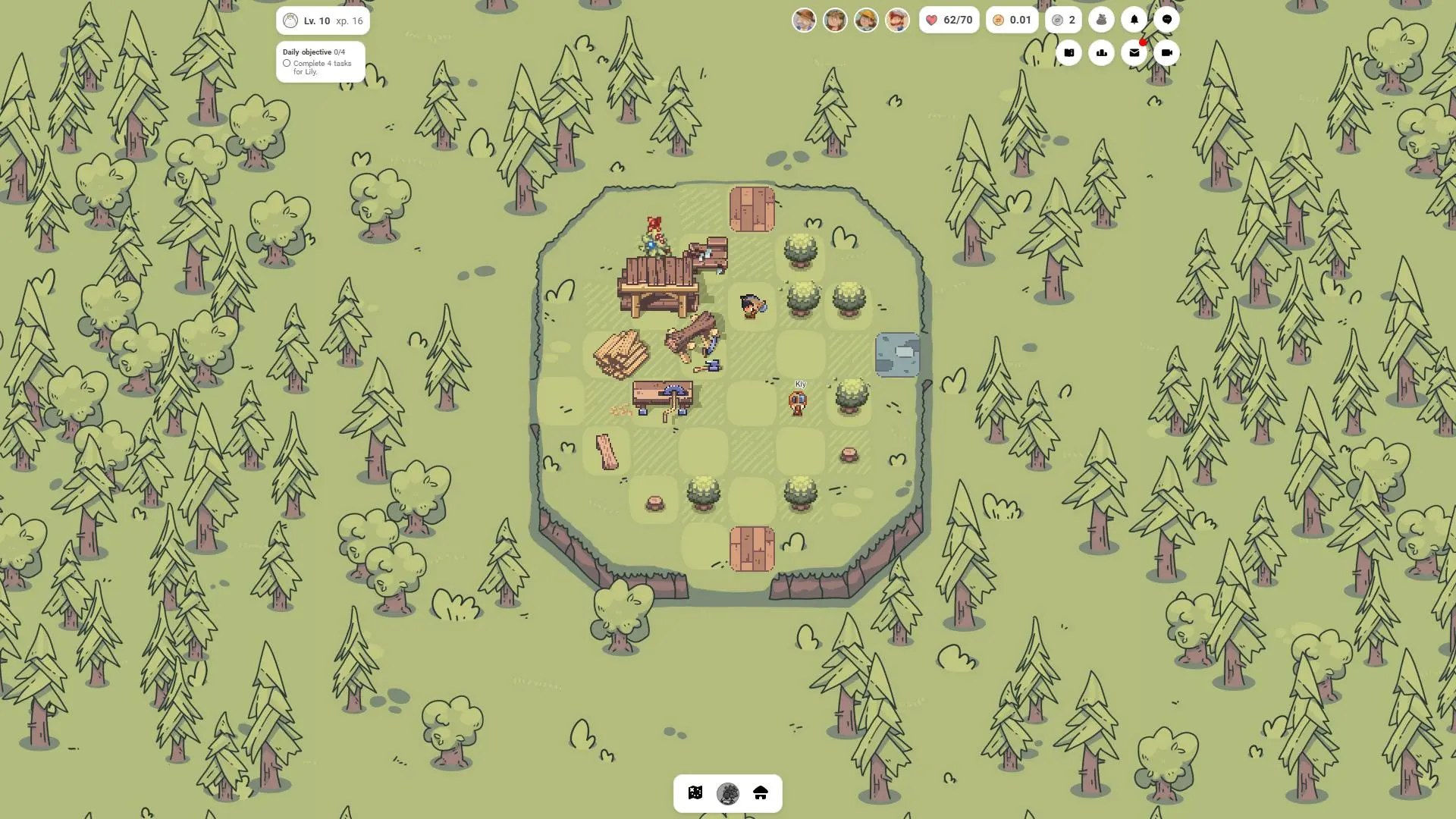Select the globe thumbnail in bottom bar

pos(728,793)
